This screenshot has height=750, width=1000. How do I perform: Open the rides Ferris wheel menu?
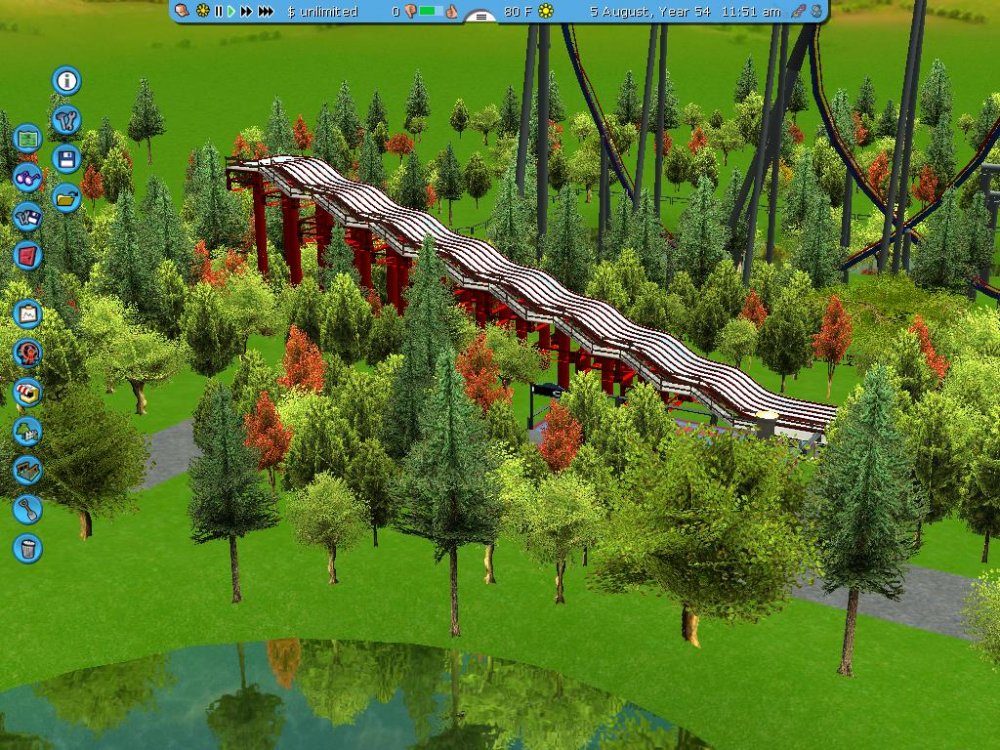[x=27, y=353]
